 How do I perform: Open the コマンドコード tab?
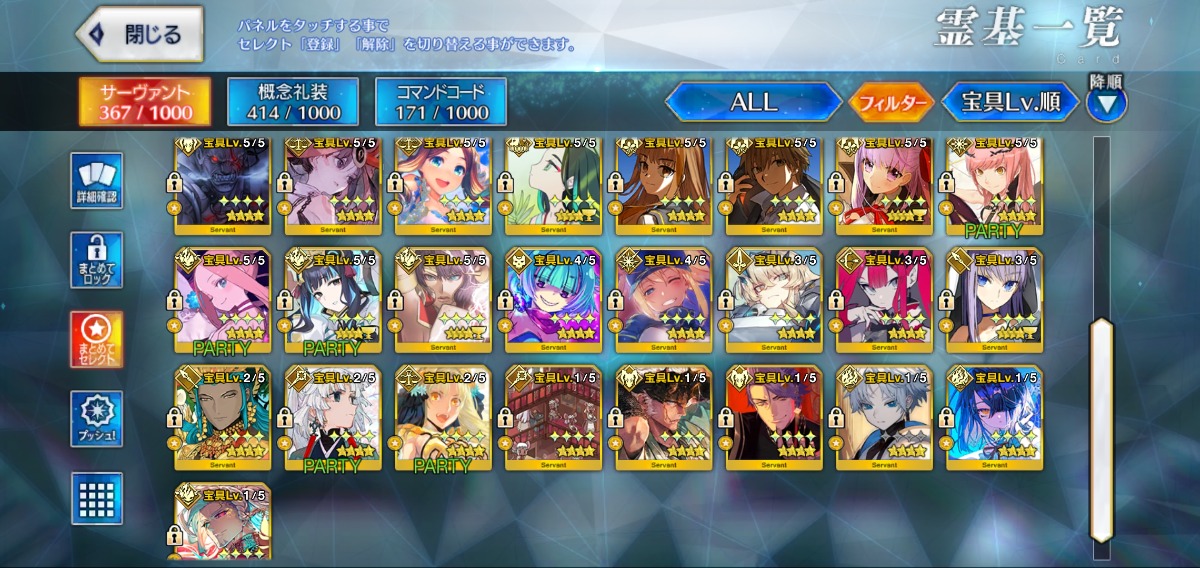click(x=441, y=102)
